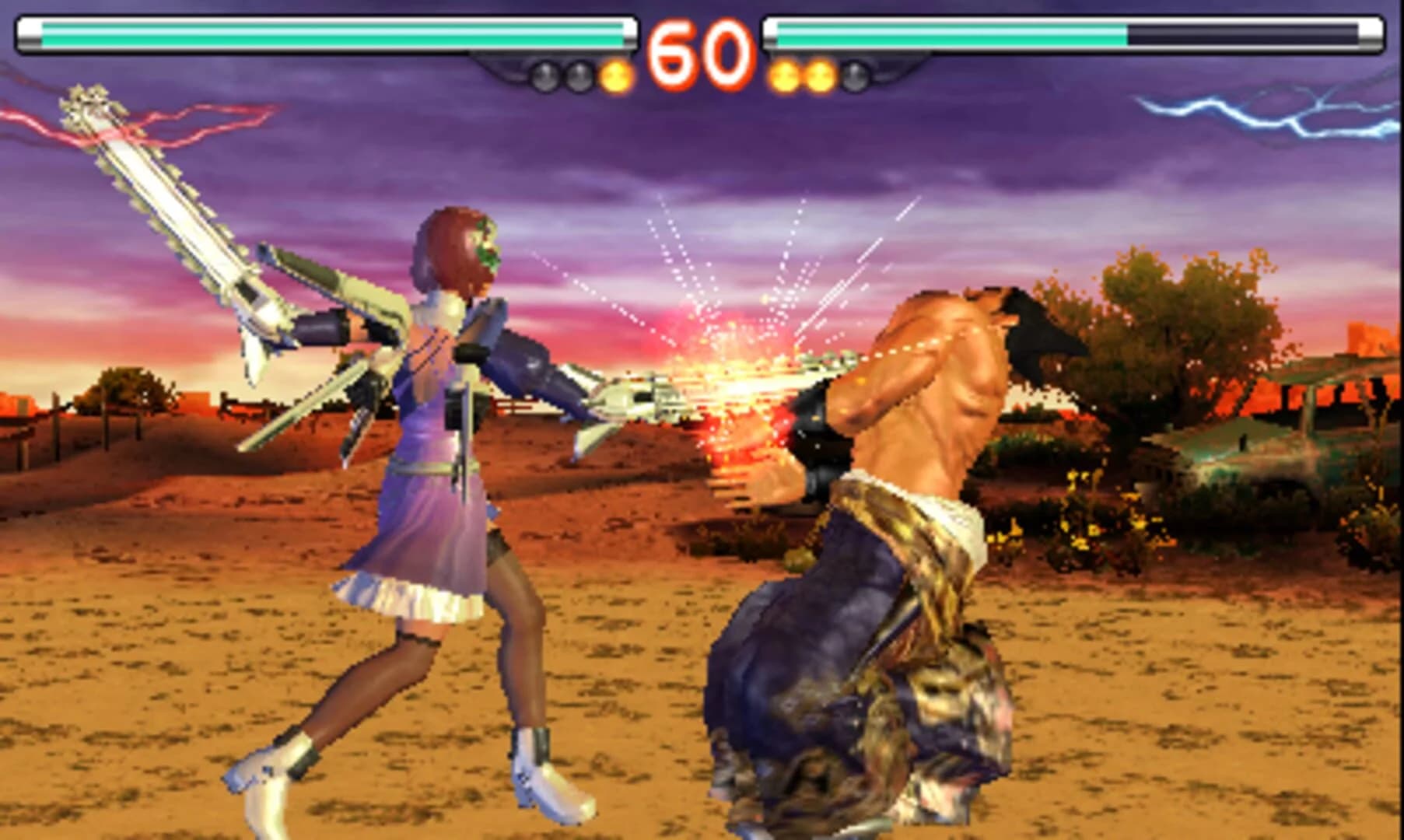Click the left player's second empty round orb

(x=577, y=75)
